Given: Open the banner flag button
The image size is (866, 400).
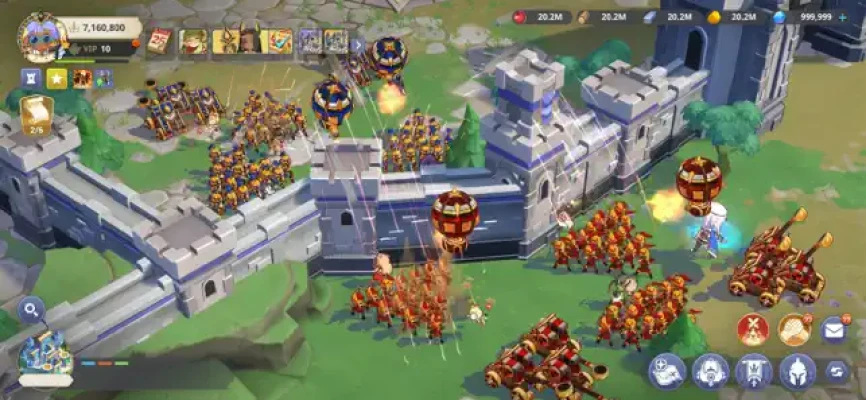Looking at the screenshot, I should (753, 371).
